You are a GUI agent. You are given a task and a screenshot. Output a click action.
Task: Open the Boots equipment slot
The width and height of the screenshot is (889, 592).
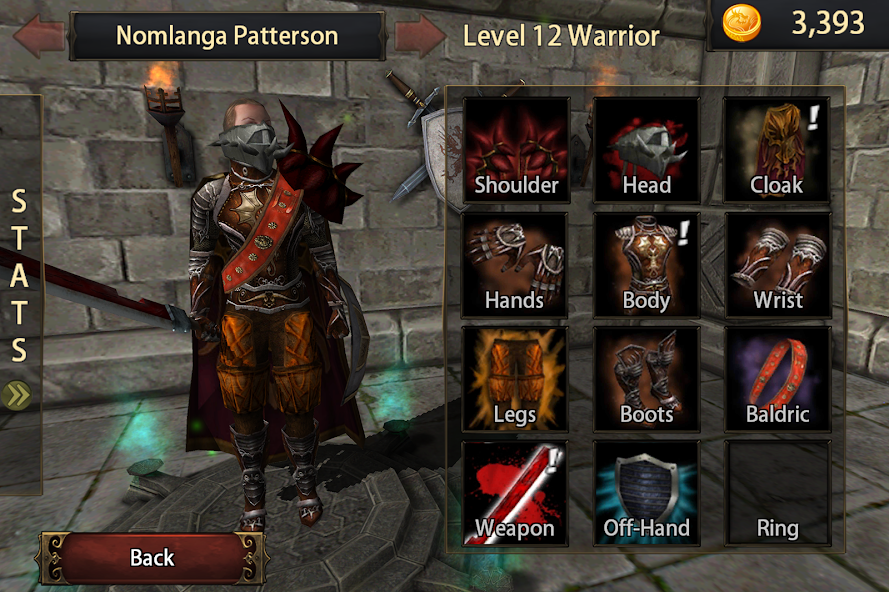[x=646, y=379]
